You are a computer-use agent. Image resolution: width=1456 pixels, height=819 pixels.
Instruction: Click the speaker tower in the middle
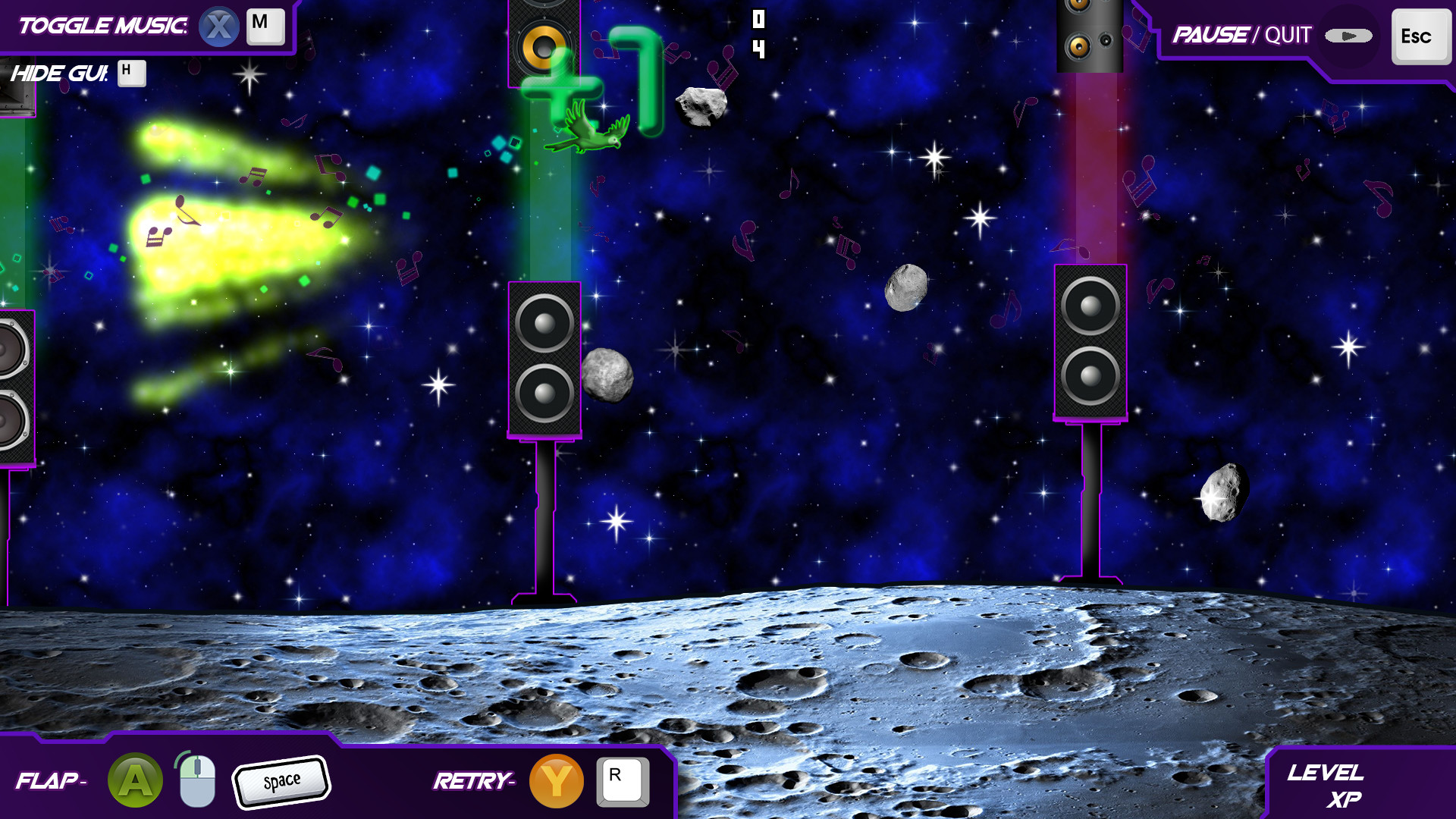544,360
